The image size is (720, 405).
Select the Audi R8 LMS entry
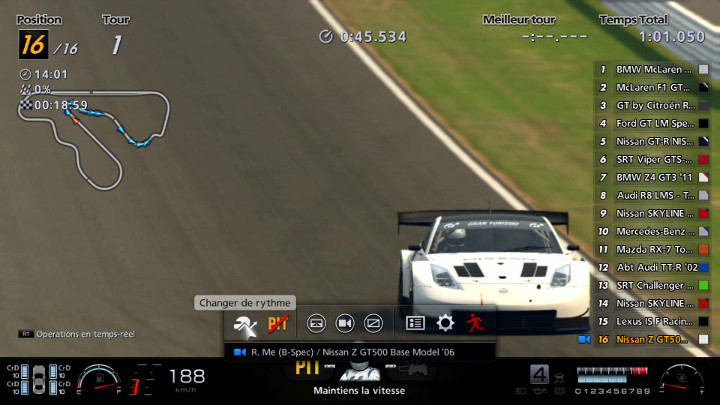(x=653, y=195)
